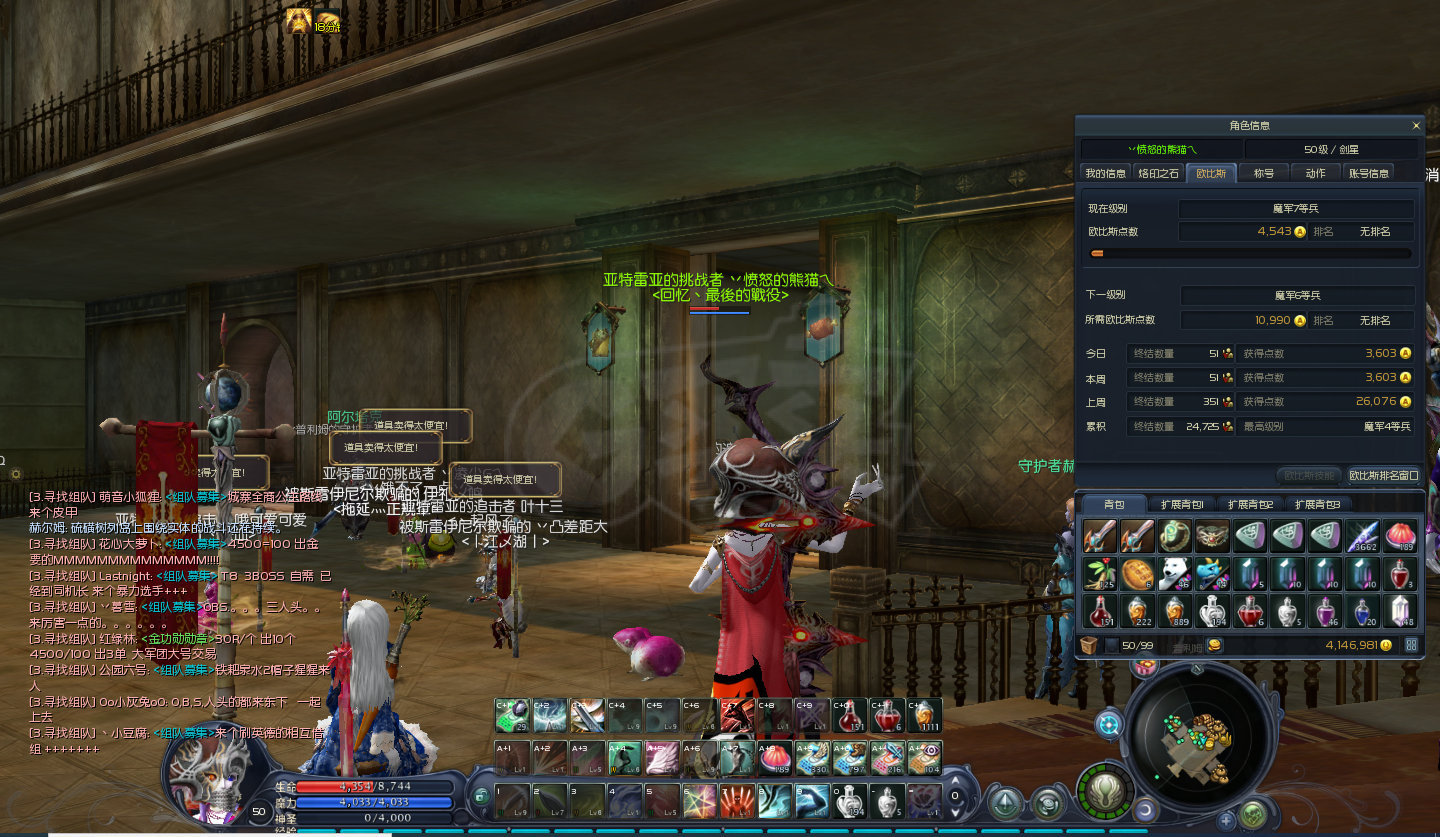Click the 欧比斯排名窗口 ranking button

pos(1383,475)
